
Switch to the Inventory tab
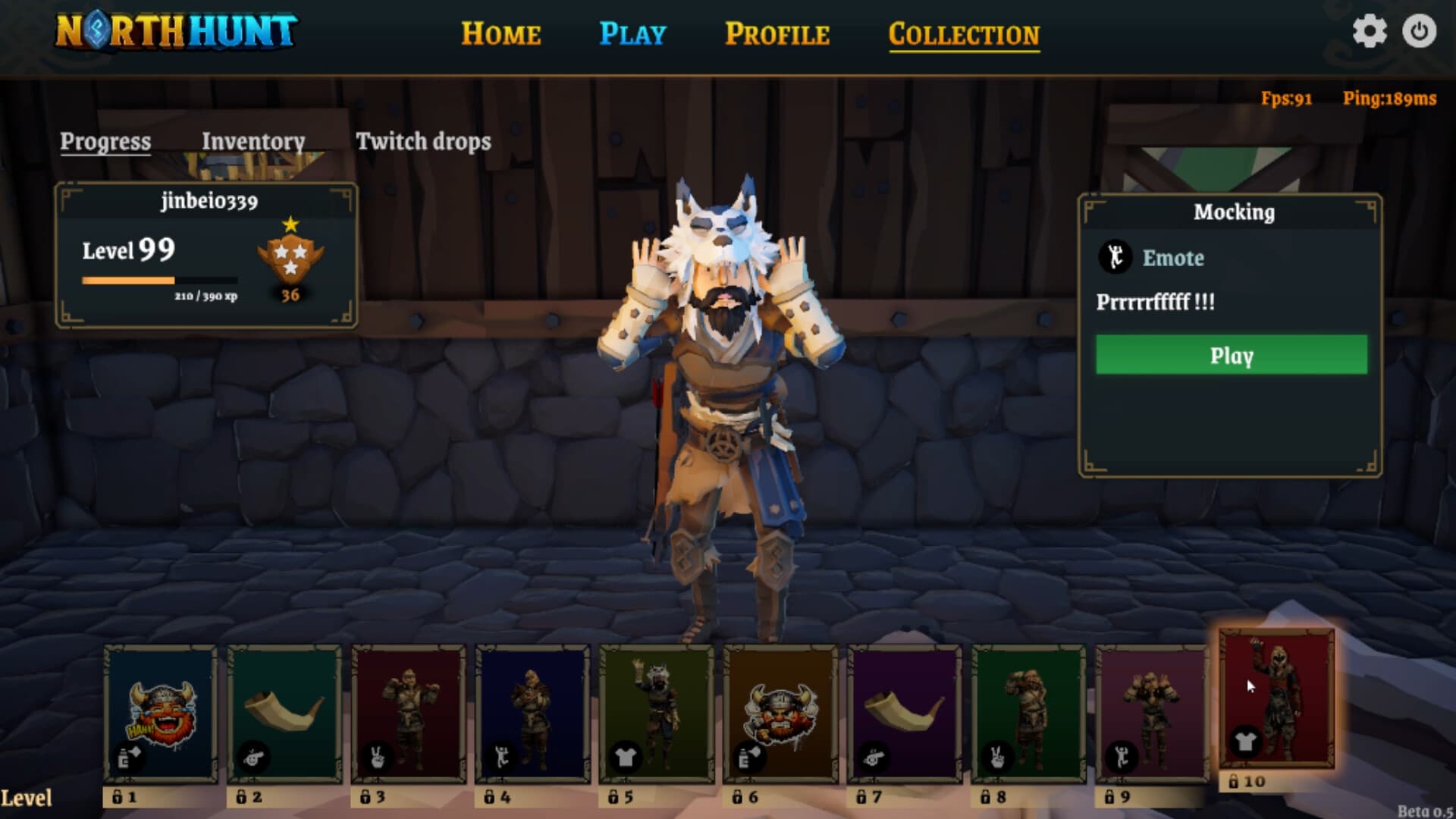pos(253,142)
